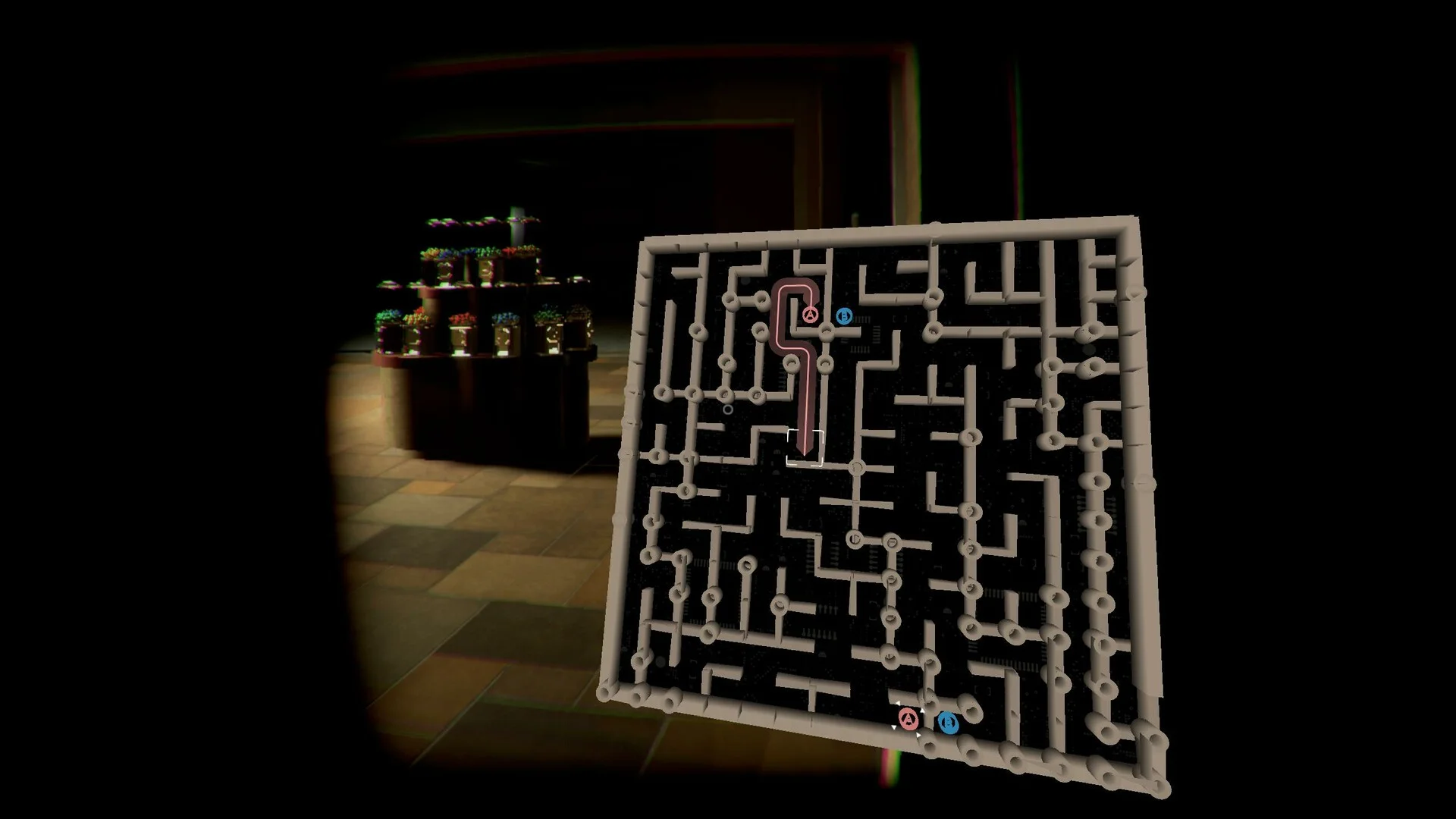The height and width of the screenshot is (819, 1456).
Task: Select the pink A marker near the maze top
Action: (x=811, y=315)
